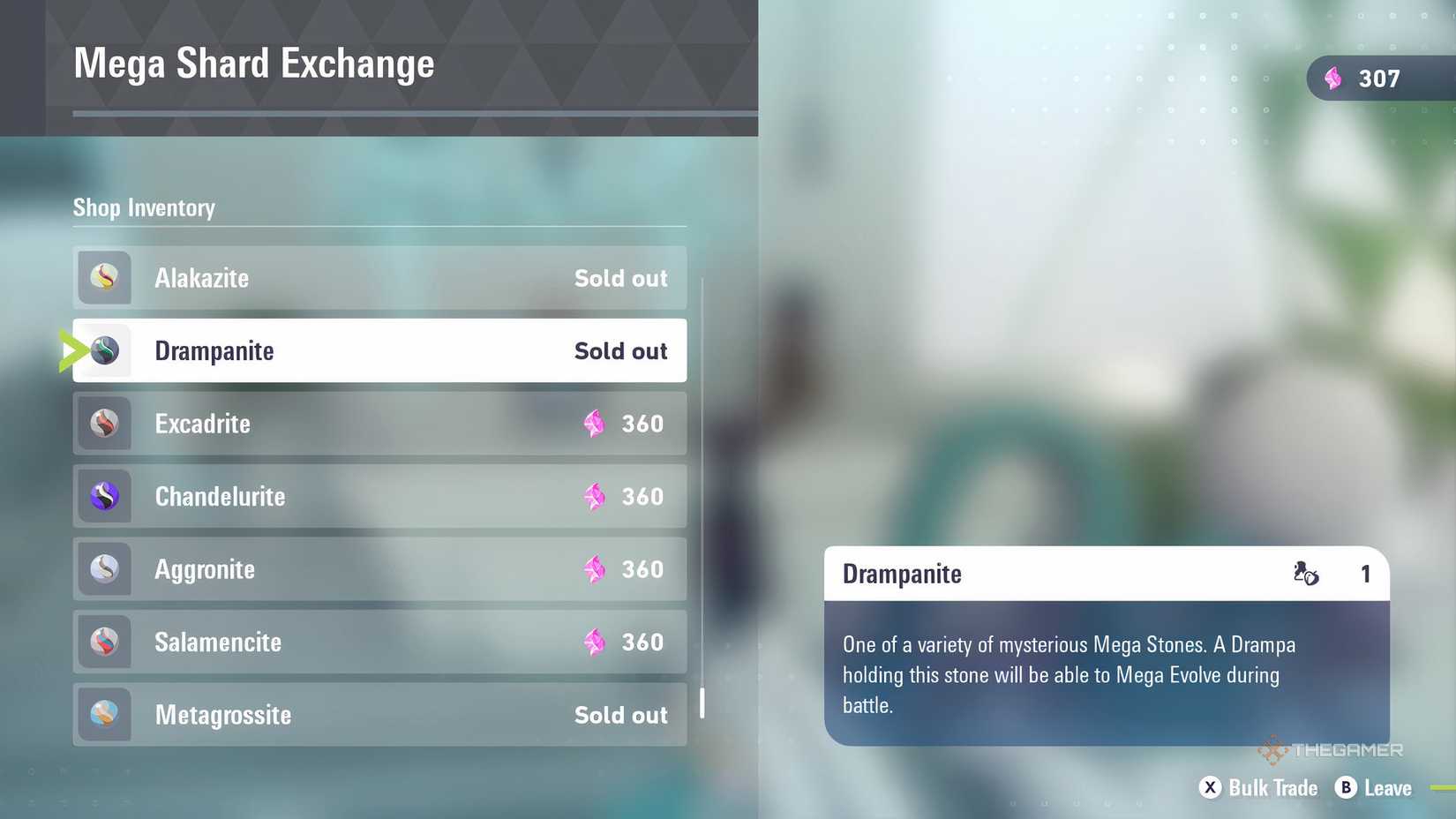Select the Excadrite shop entry priced 360
The height and width of the screenshot is (819, 1456).
tap(379, 424)
